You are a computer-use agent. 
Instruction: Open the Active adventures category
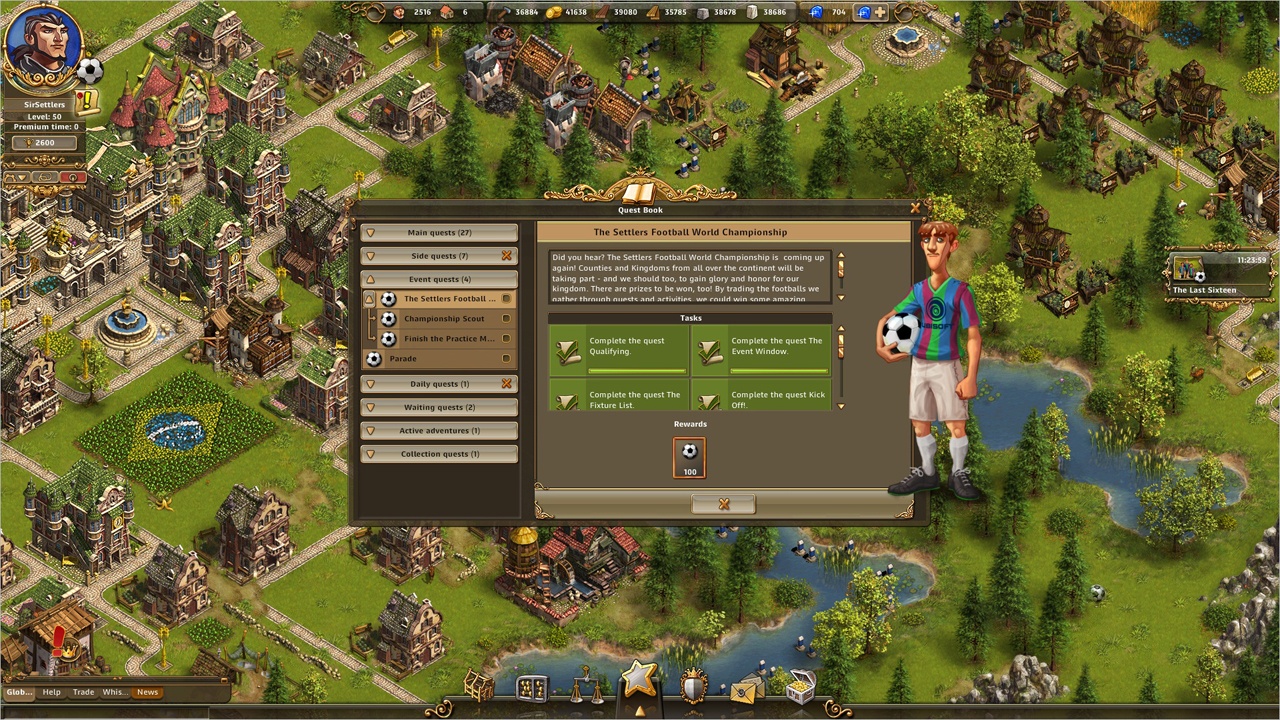coord(439,431)
